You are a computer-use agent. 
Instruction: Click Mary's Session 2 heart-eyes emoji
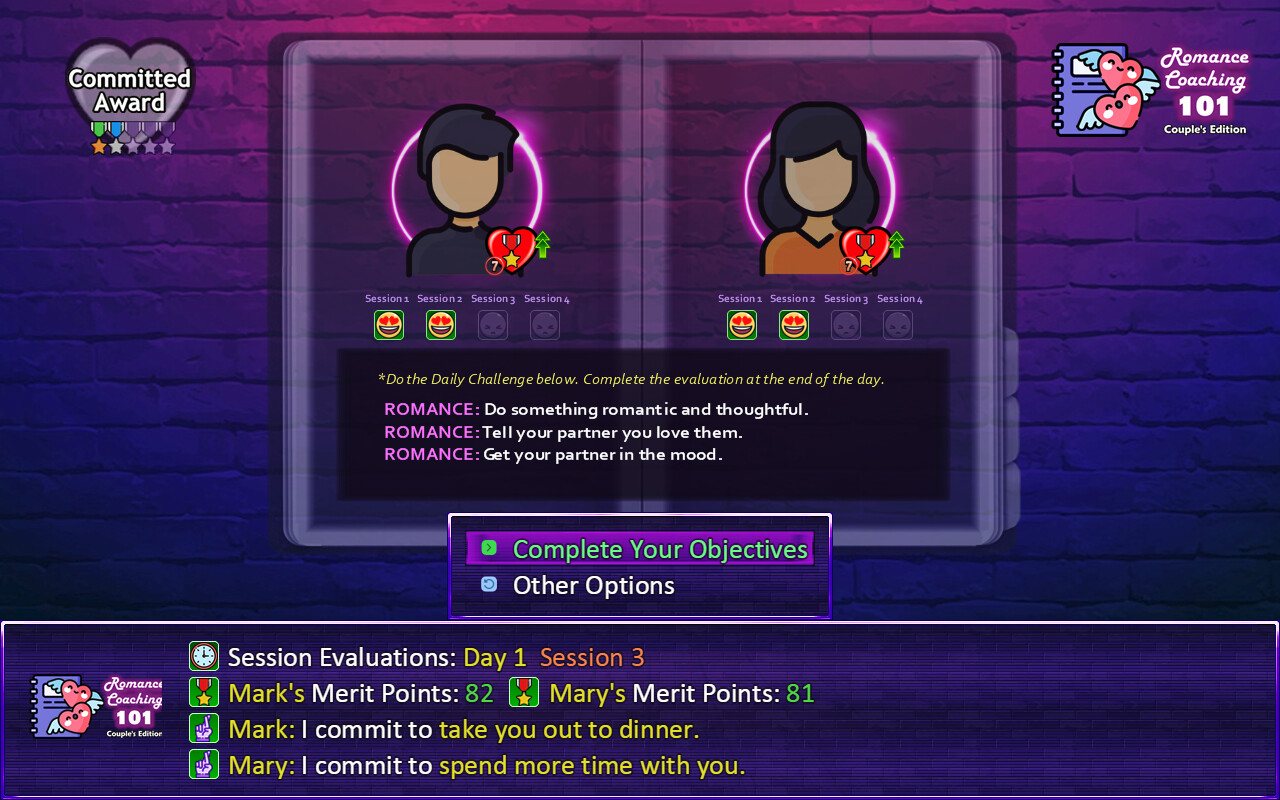coord(793,324)
